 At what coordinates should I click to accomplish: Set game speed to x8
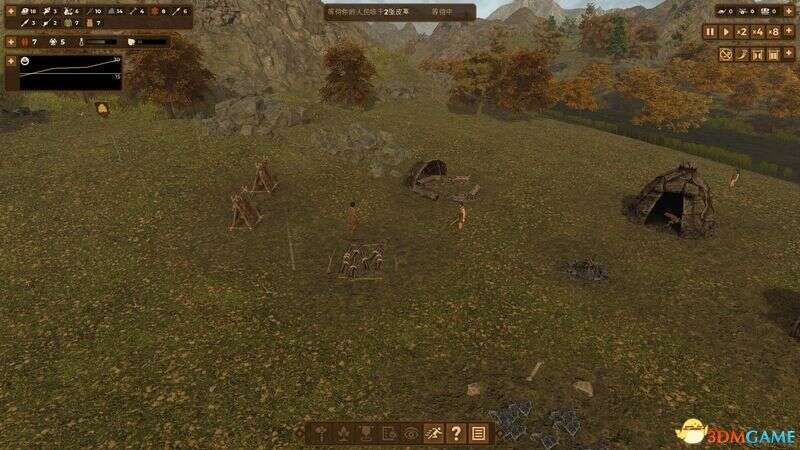point(774,32)
